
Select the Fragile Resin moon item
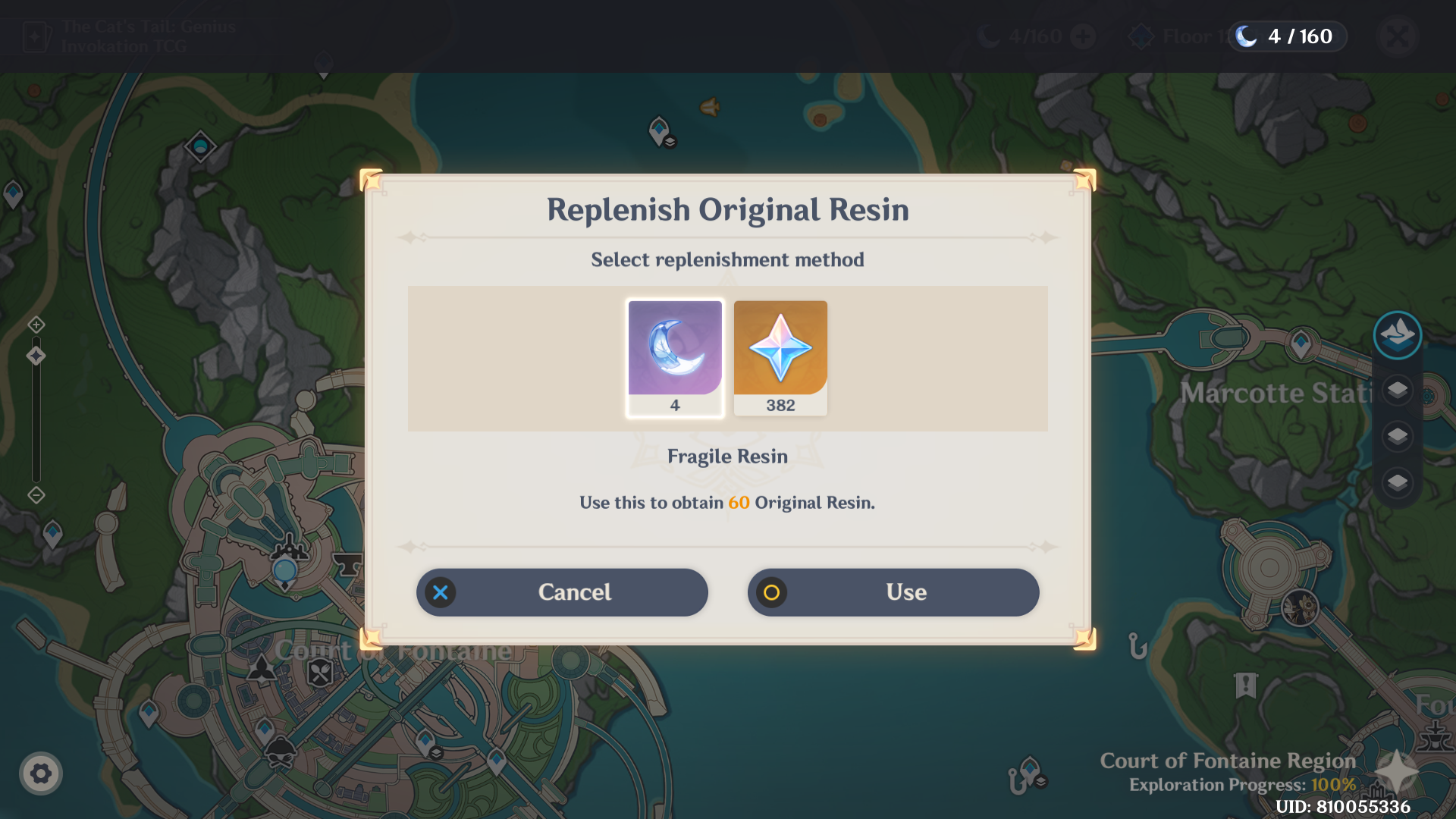tap(675, 357)
